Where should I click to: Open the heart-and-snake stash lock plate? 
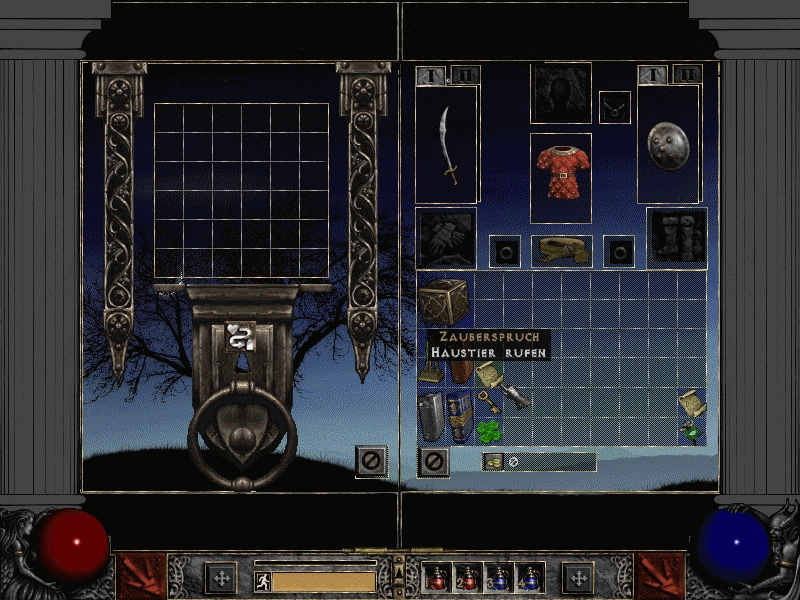click(x=241, y=337)
